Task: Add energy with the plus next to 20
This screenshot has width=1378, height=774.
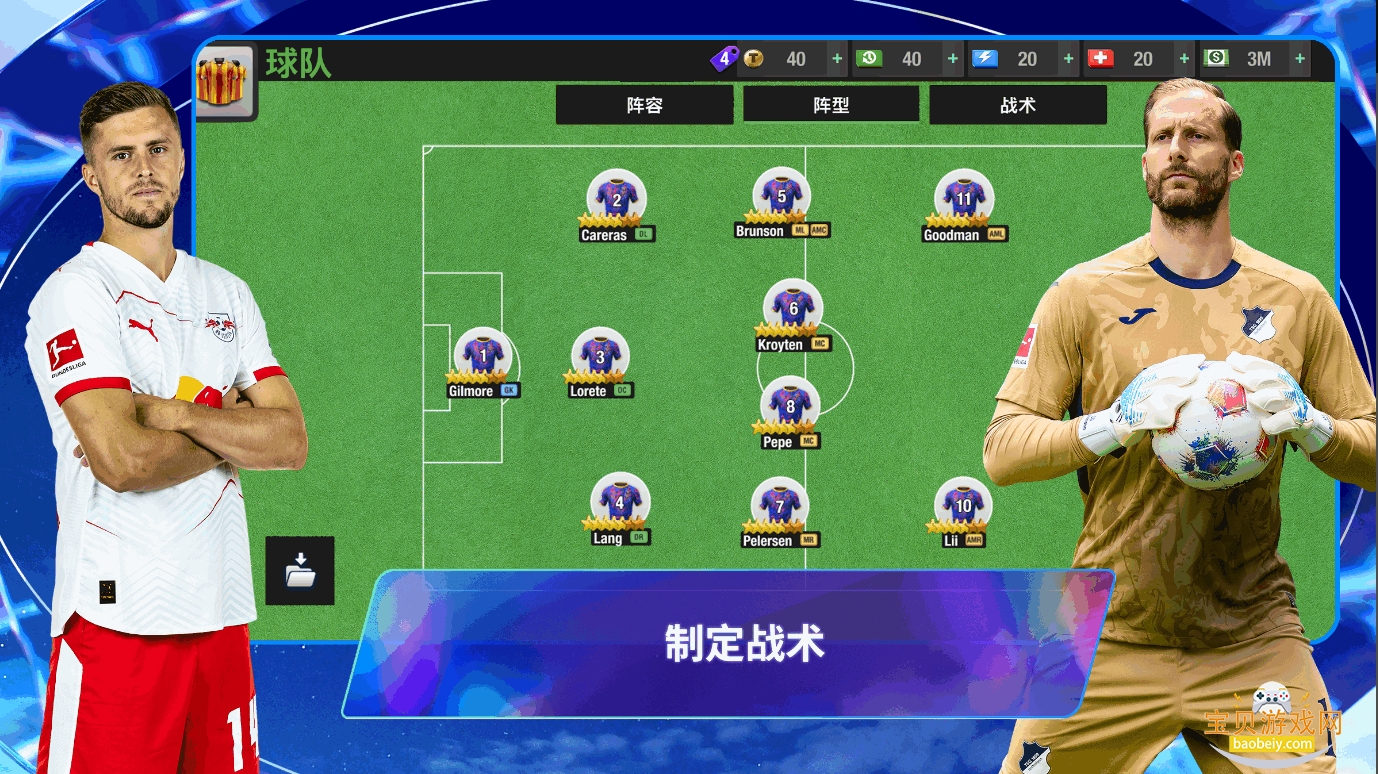Action: [x=1066, y=59]
